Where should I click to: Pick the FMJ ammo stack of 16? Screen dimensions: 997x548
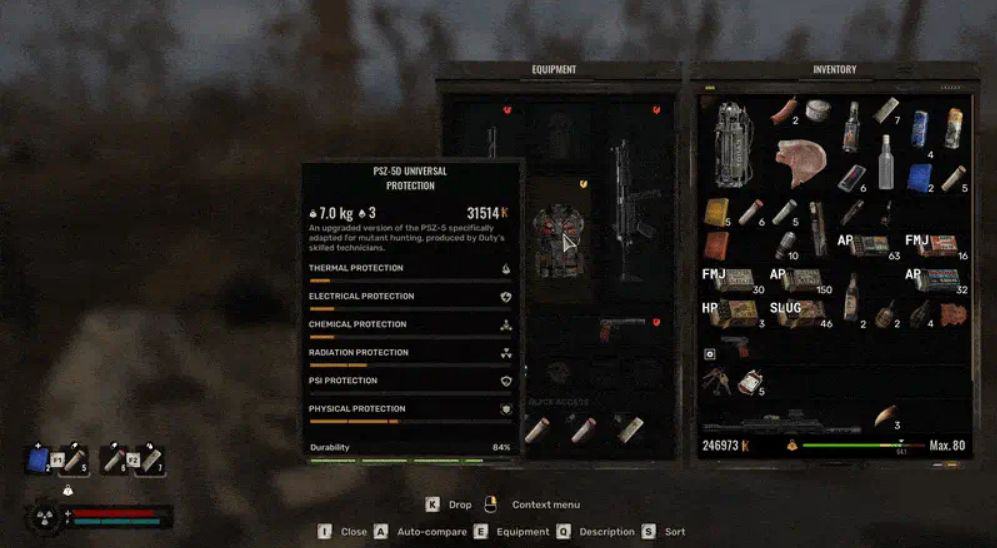click(938, 246)
